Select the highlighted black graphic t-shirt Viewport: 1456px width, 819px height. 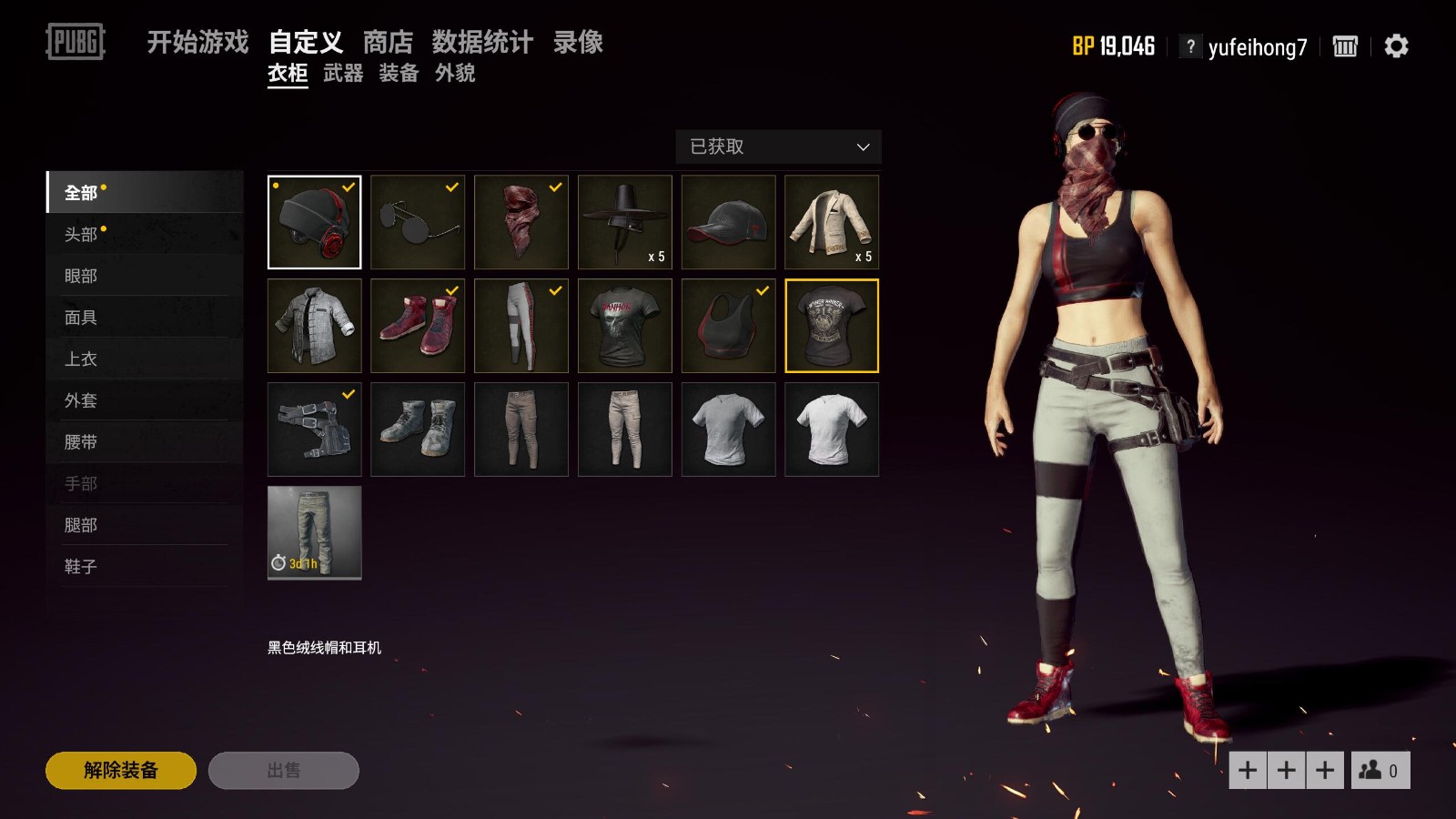coord(831,325)
